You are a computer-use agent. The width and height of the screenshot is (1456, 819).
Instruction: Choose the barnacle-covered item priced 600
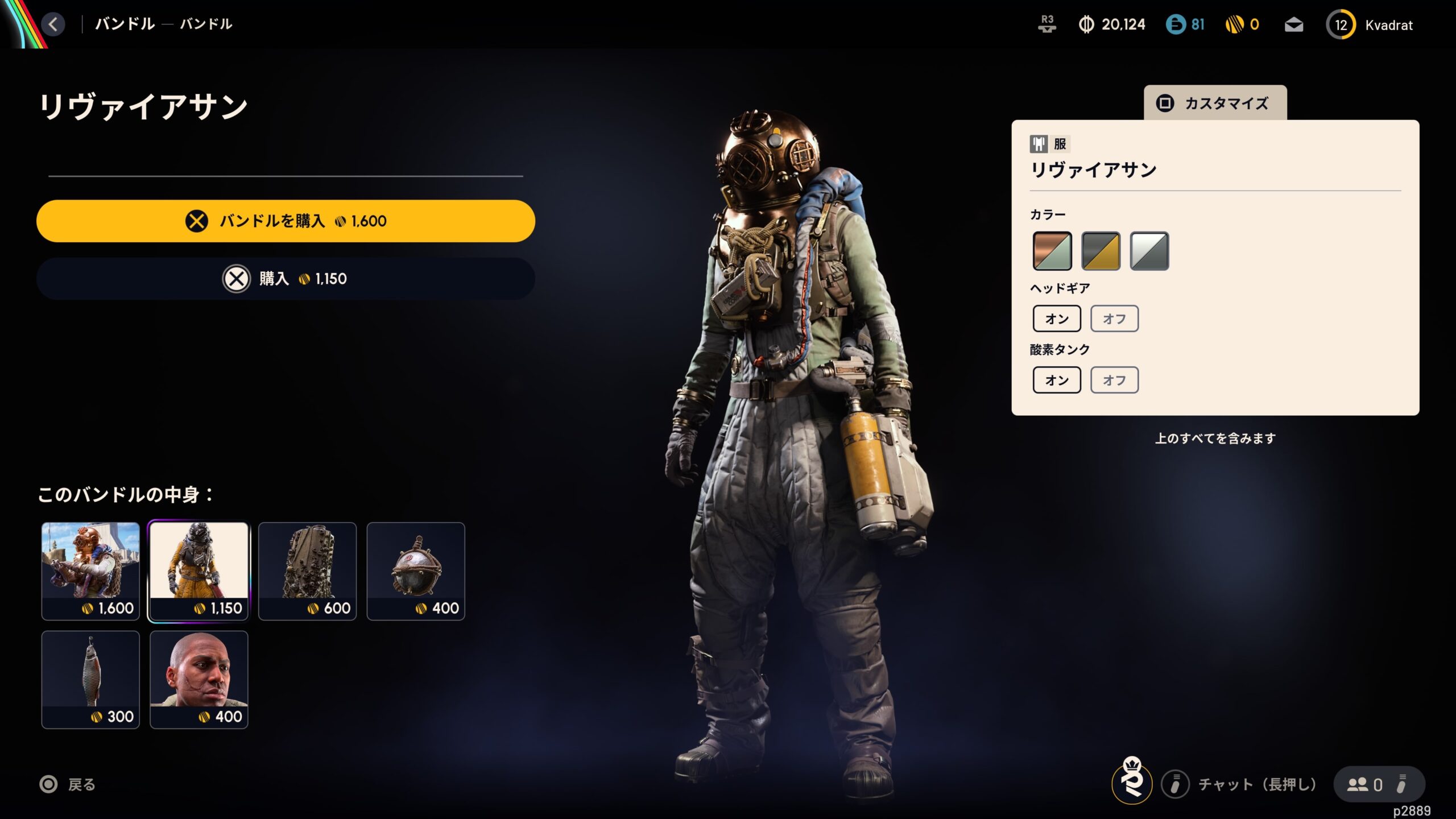[307, 571]
